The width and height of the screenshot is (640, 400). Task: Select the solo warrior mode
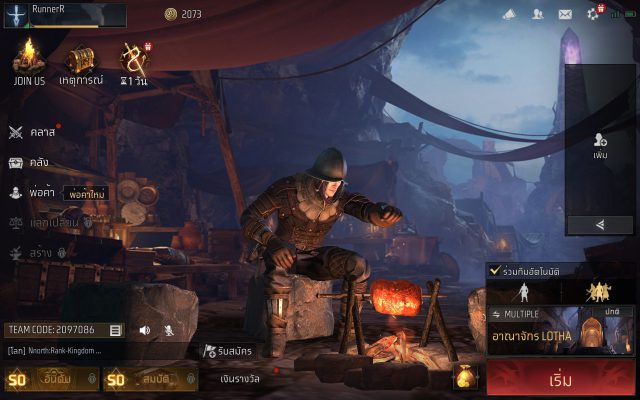point(523,292)
